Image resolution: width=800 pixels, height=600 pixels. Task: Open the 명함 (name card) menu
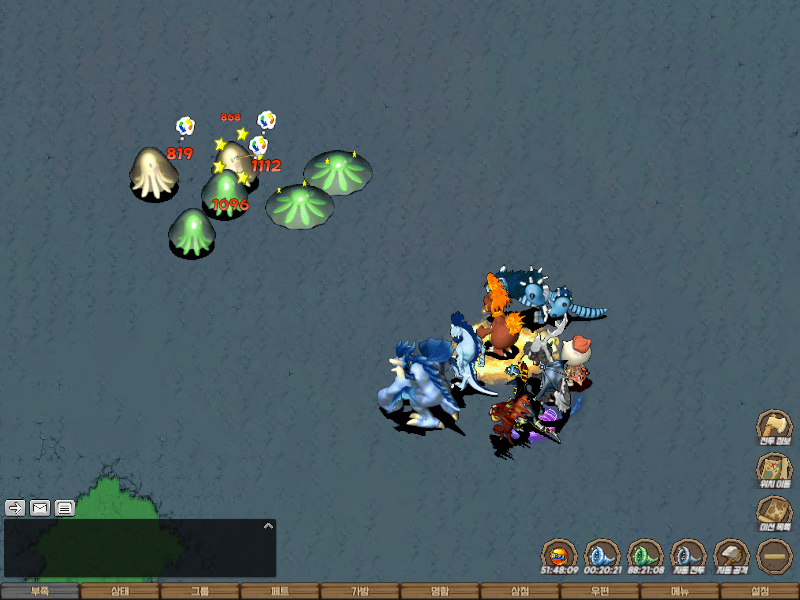coord(440,591)
